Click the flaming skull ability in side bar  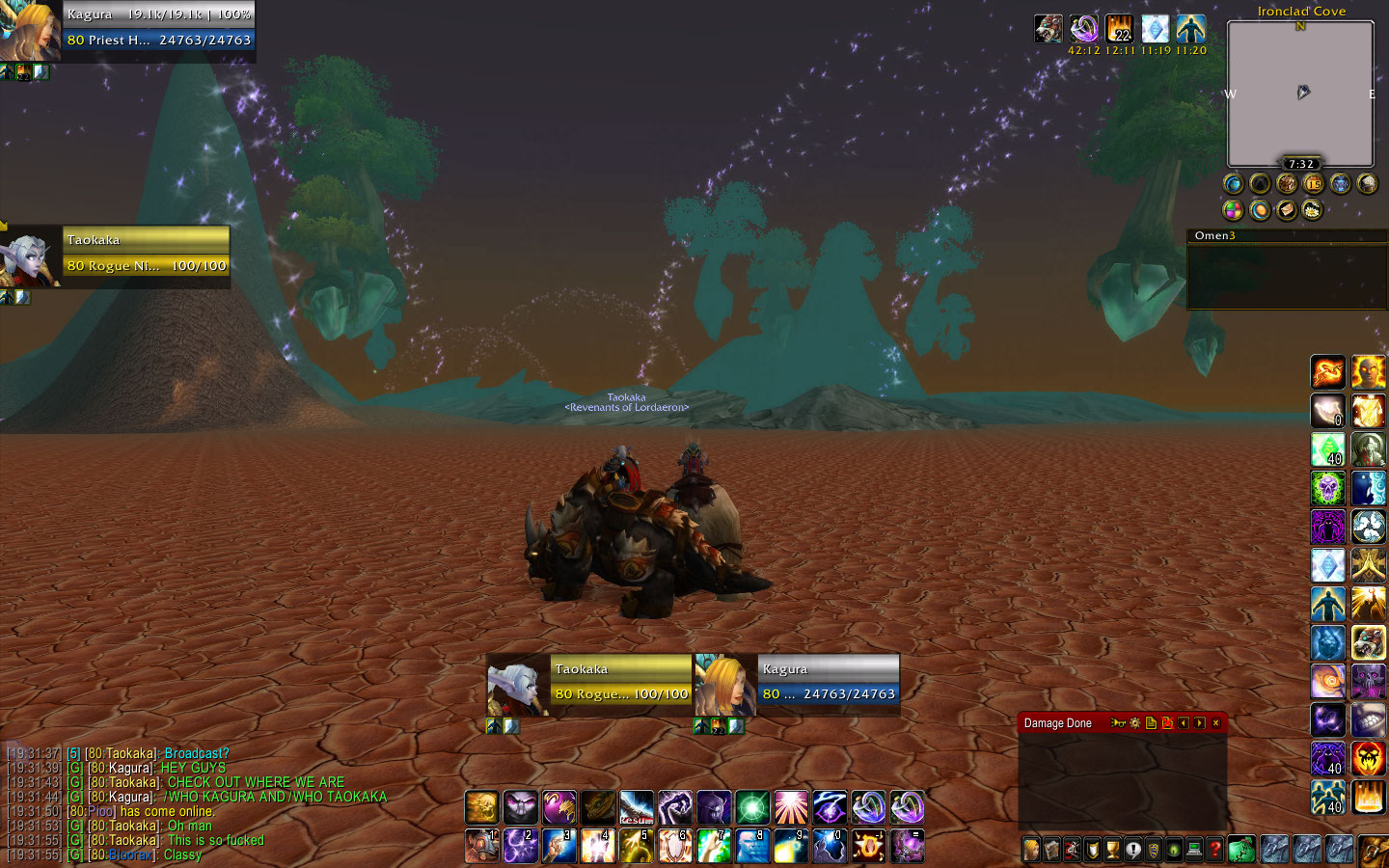tap(1368, 758)
